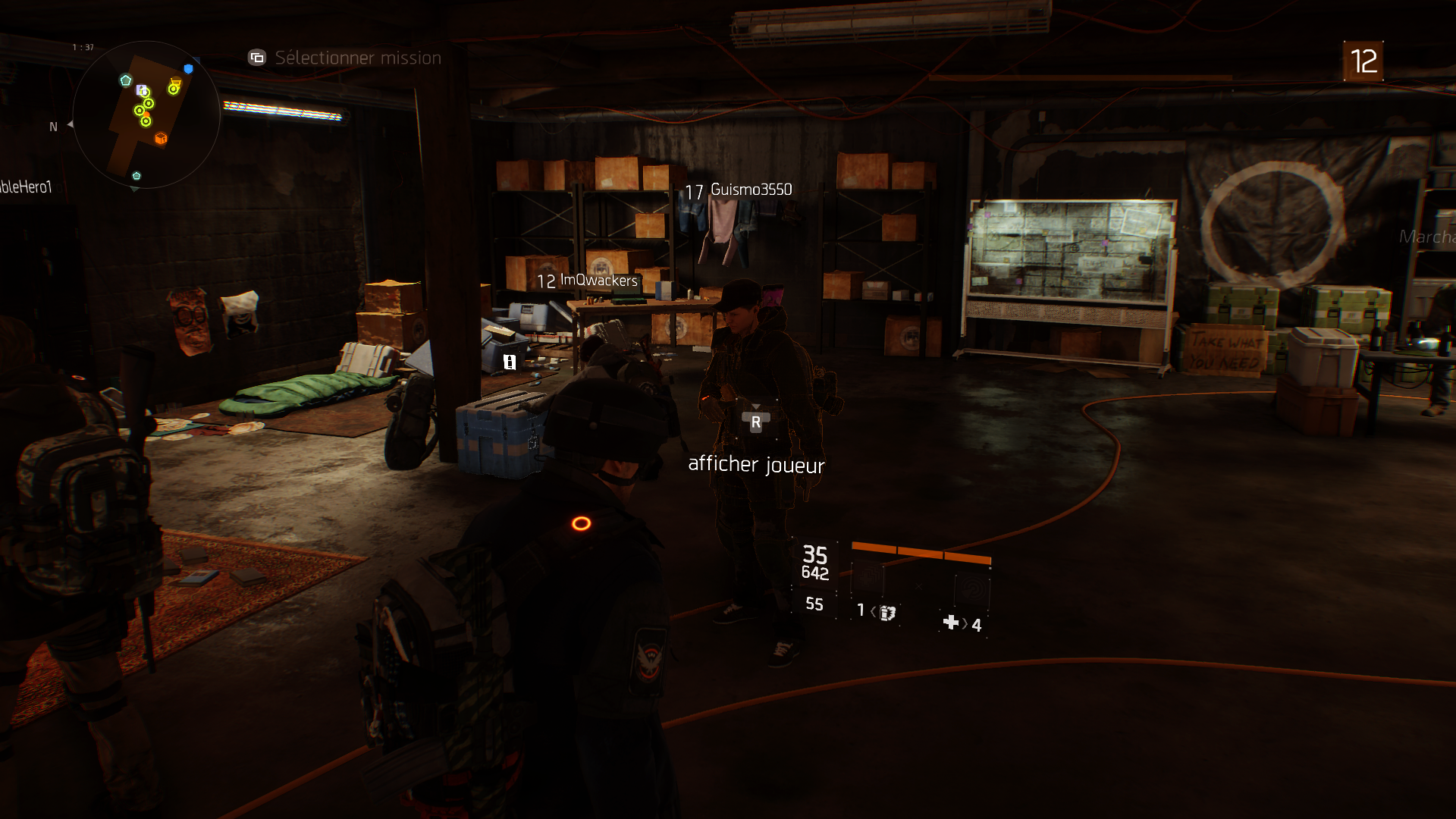Use the white medkit cross icon
This screenshot has width=1456, height=819.
click(950, 623)
